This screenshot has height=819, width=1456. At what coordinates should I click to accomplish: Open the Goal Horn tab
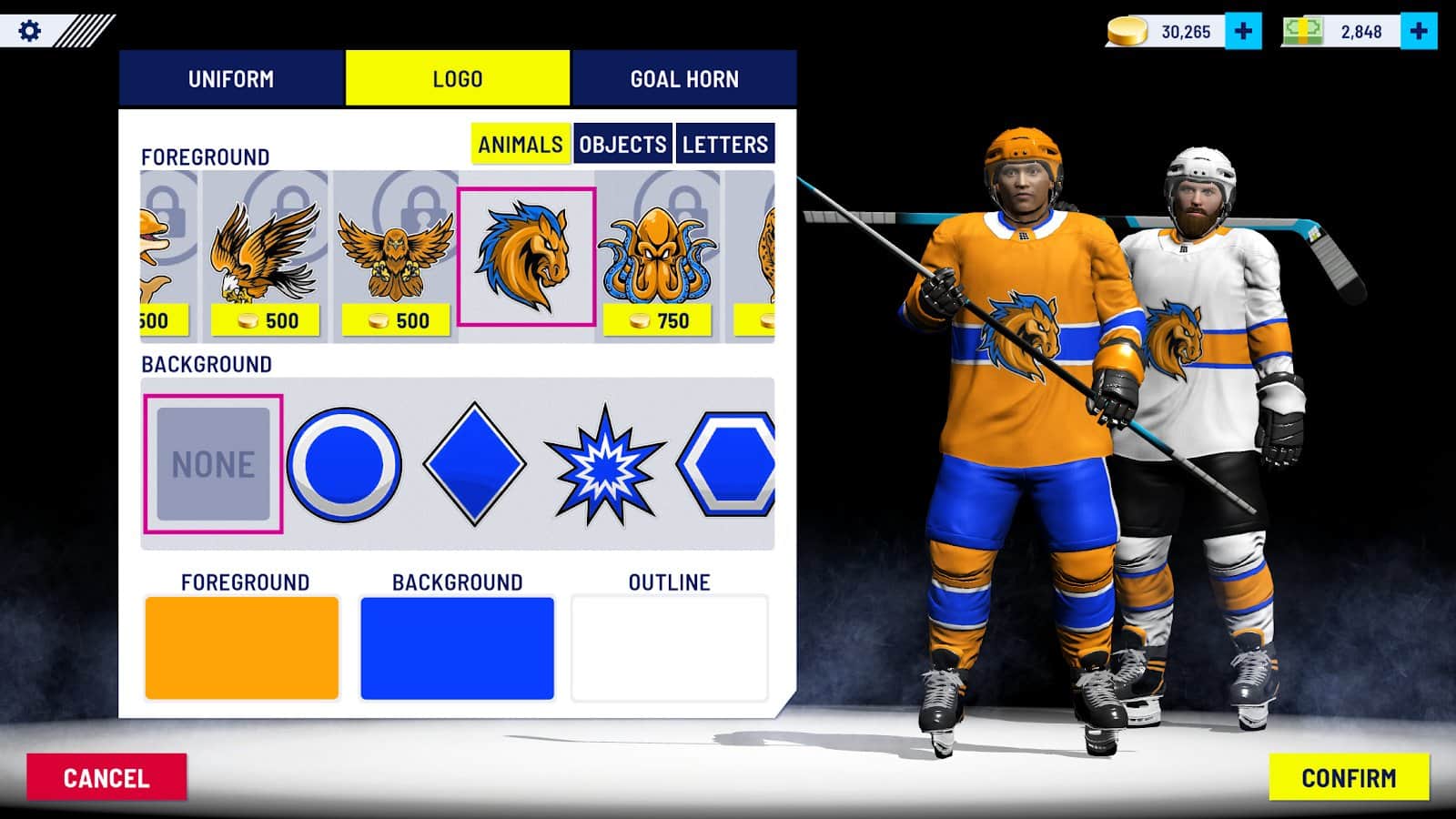[684, 79]
